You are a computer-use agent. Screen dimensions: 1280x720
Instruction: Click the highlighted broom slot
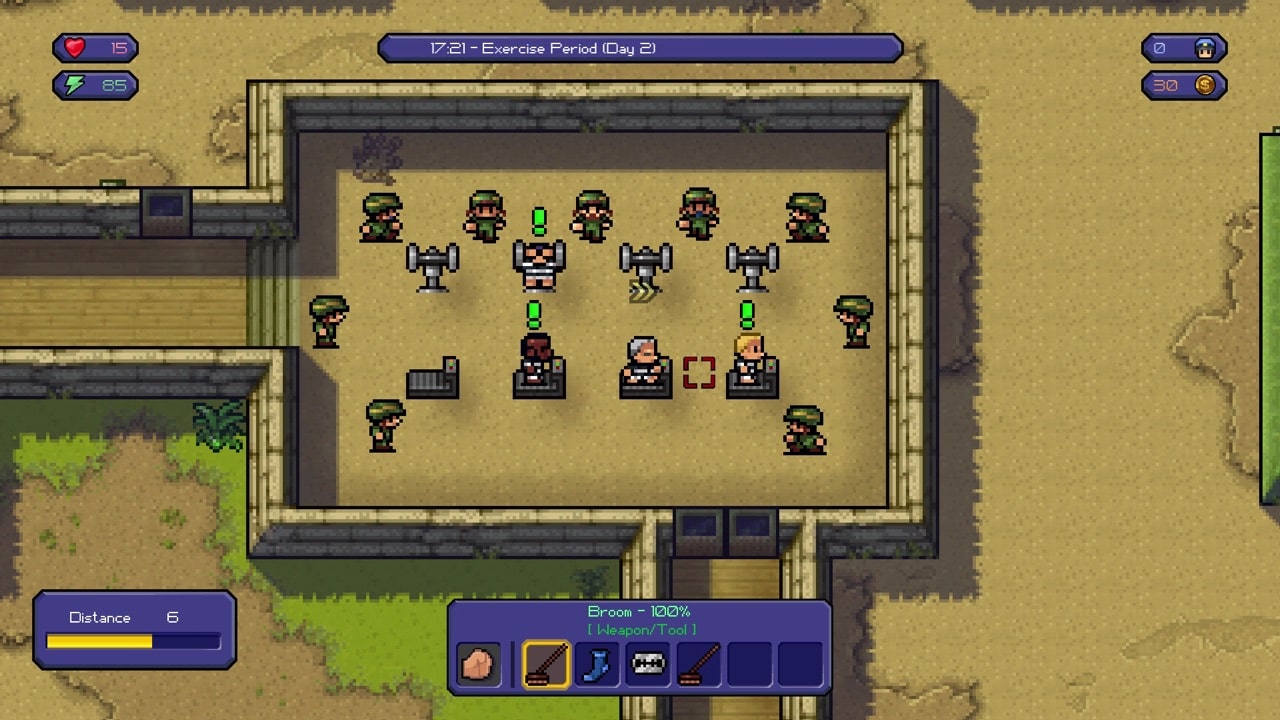tap(546, 664)
